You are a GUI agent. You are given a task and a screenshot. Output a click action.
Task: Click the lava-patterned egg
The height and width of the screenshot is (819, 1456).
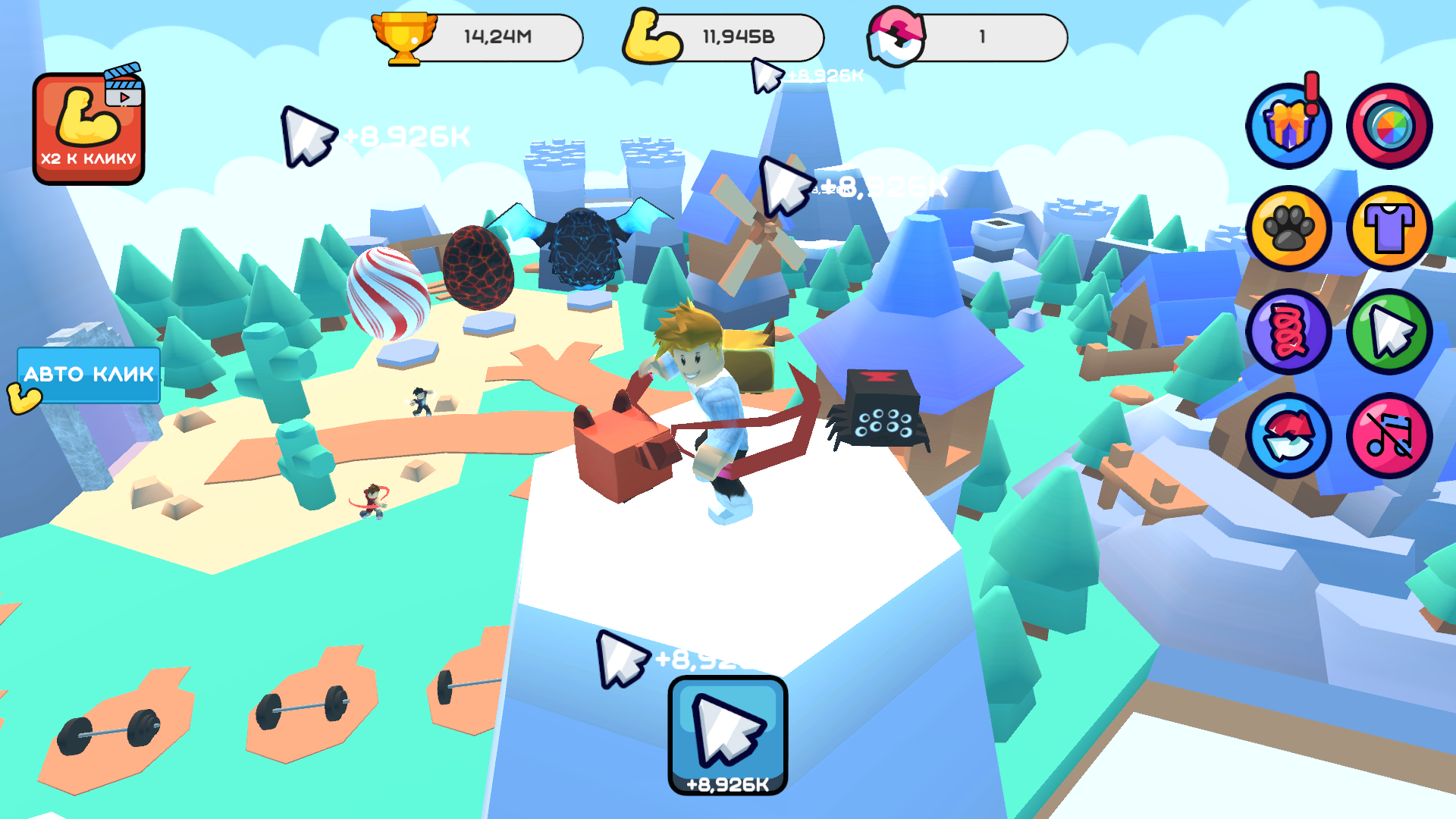(478, 269)
